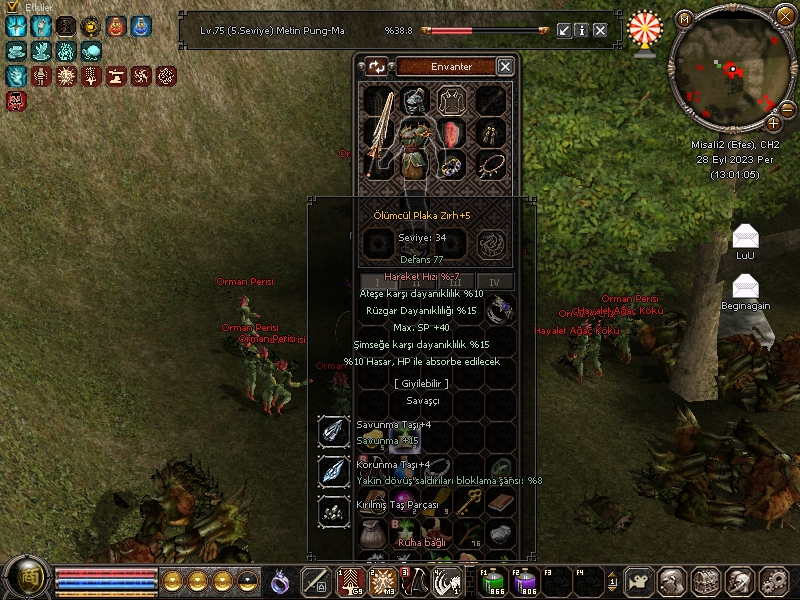Image resolution: width=800 pixels, height=600 pixels.
Task: Select the equipped beaded necklace slot
Action: tap(490, 164)
